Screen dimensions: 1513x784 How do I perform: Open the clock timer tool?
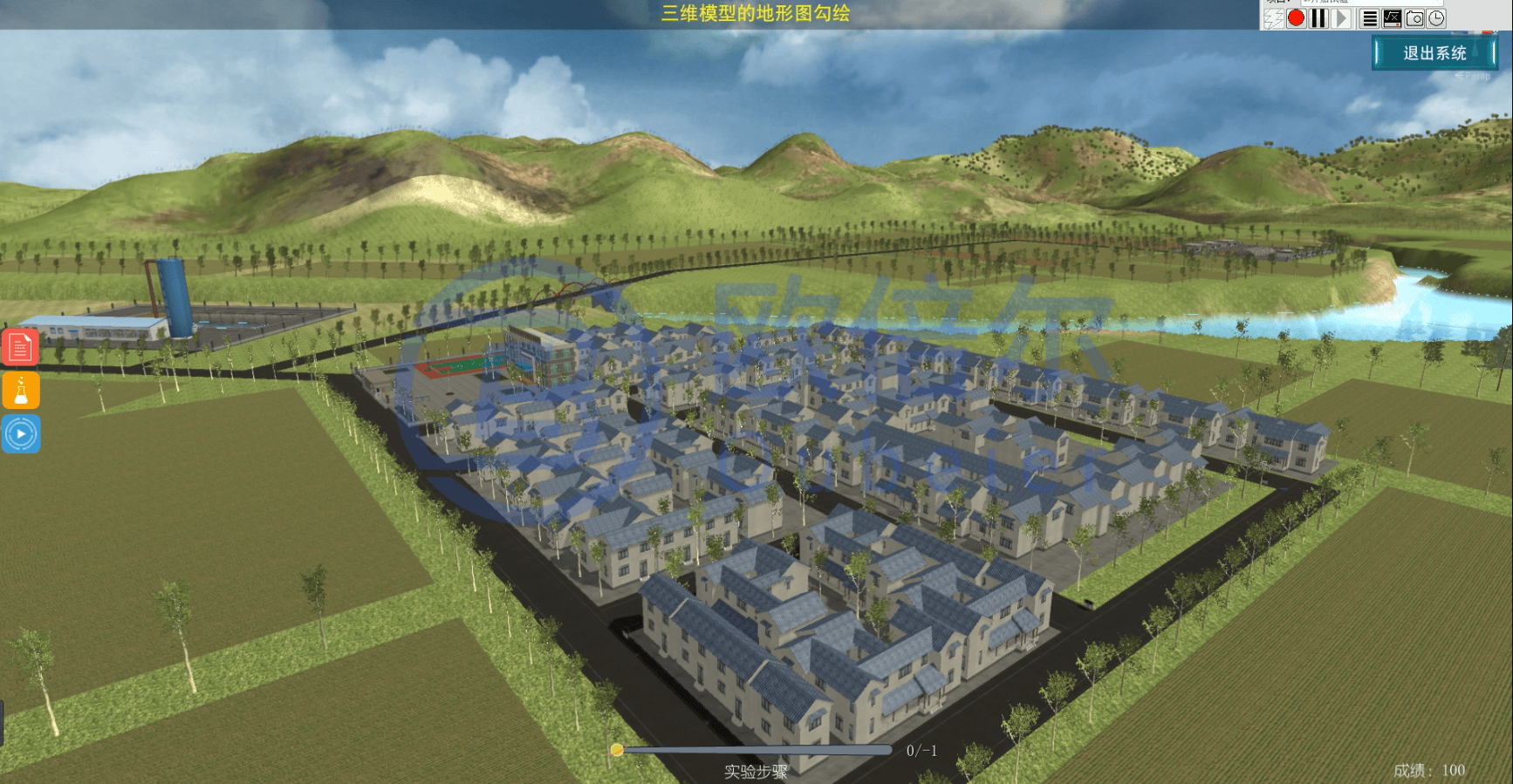(1436, 18)
